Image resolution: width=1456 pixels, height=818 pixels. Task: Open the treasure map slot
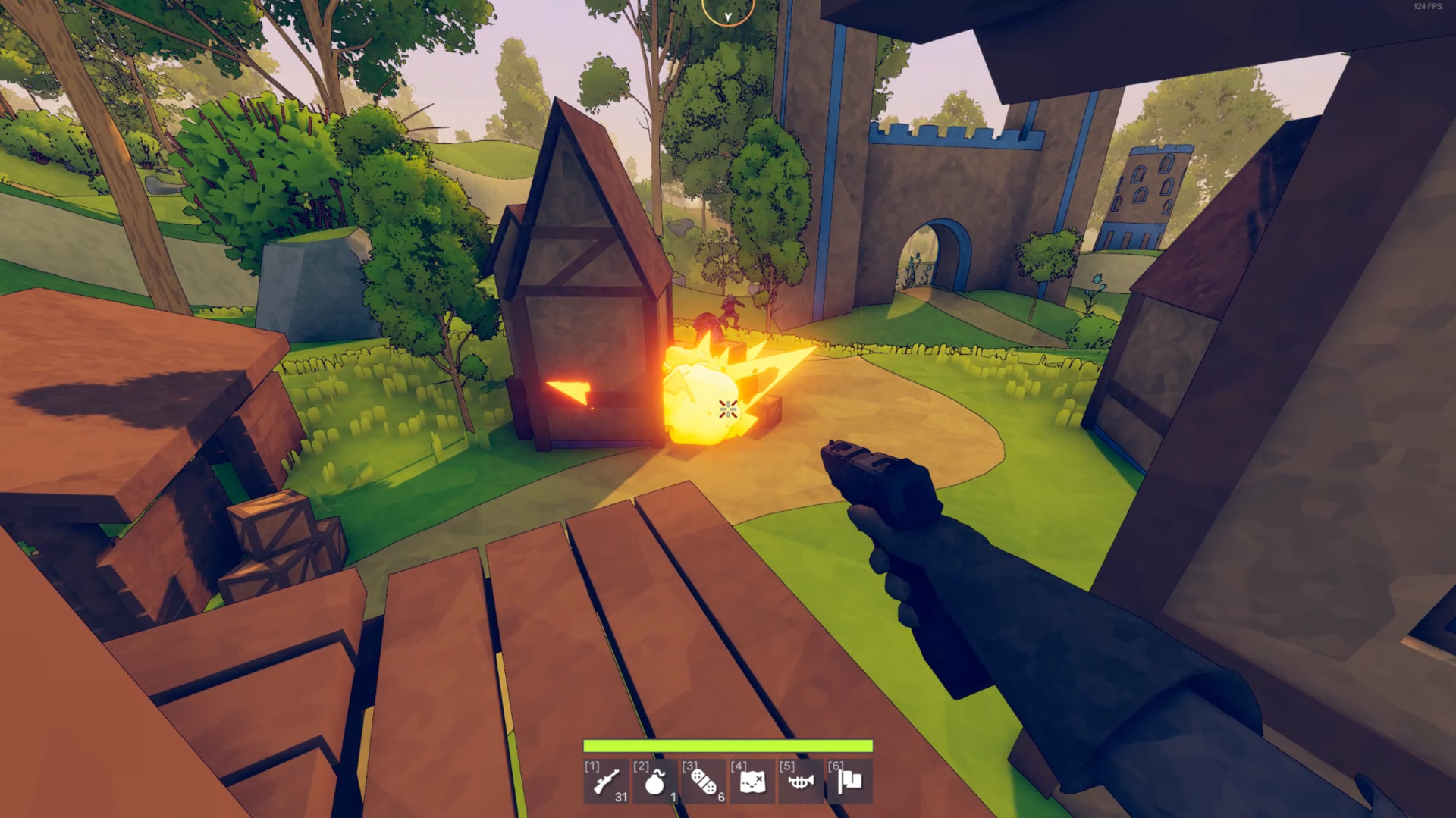click(x=752, y=782)
